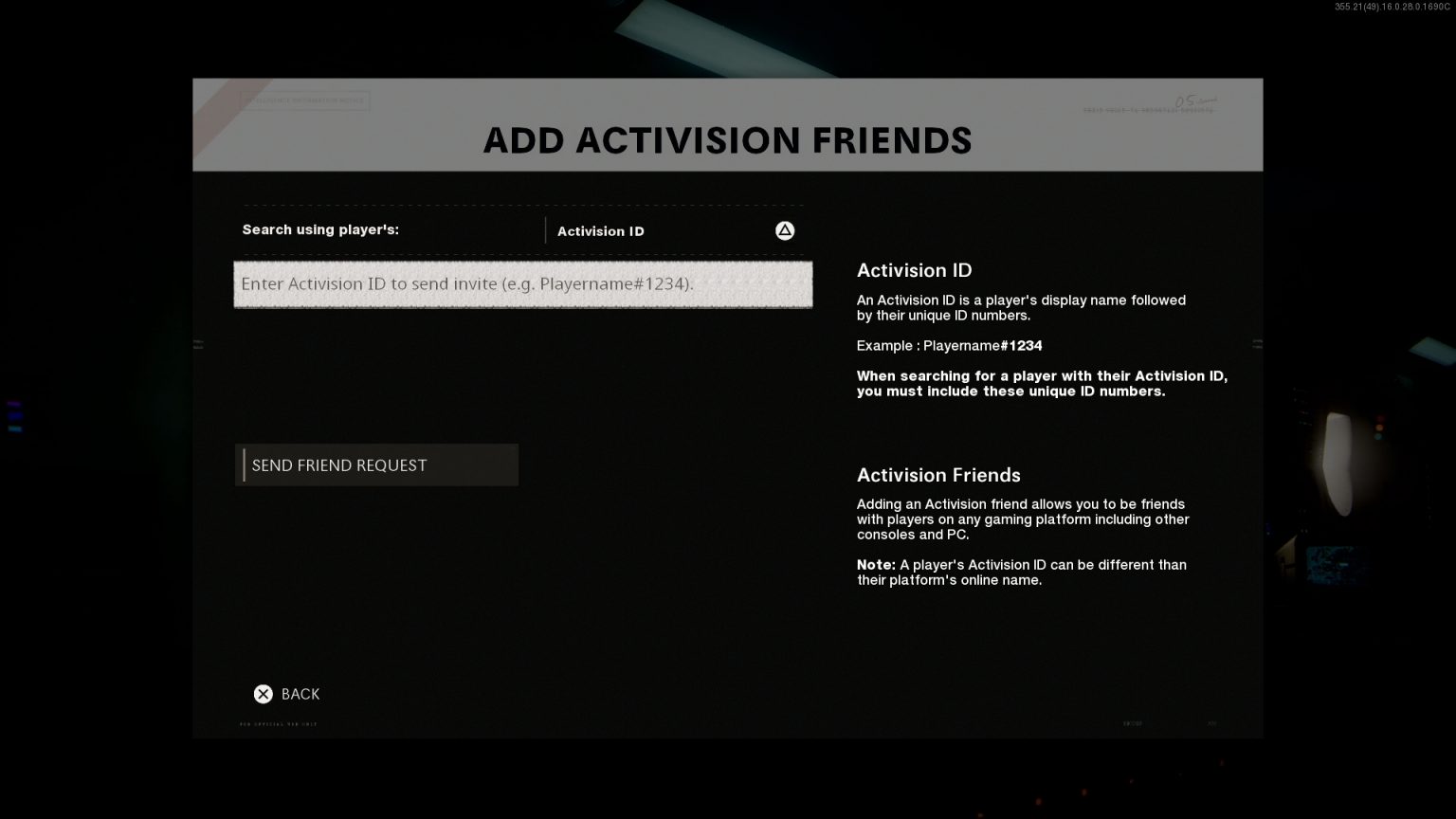Click the Activision Friends section heading
Viewport: 1456px width, 819px height.
pyautogui.click(x=938, y=475)
